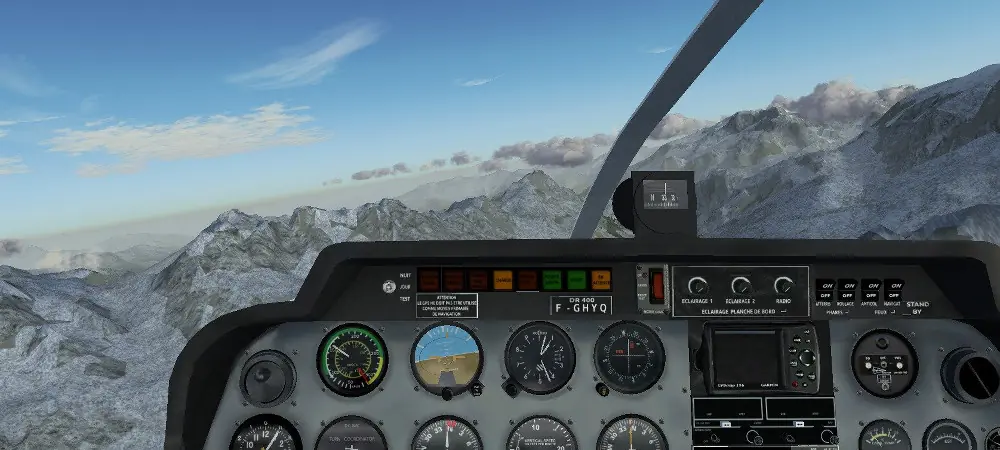
Task: Turn the ECLAIRAGE 1 lighting knob
Action: coord(698,286)
